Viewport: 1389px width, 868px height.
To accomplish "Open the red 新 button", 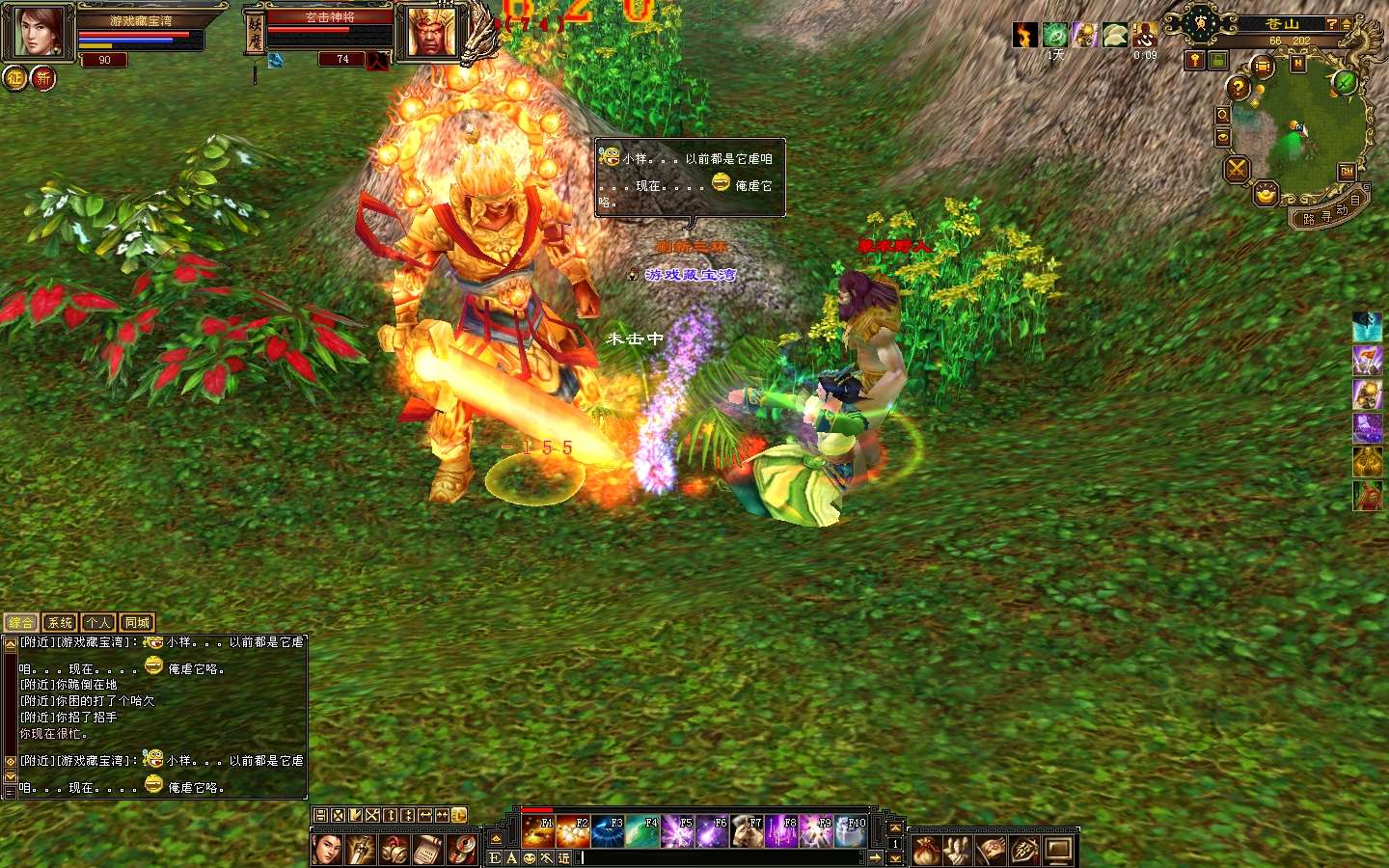I will pyautogui.click(x=43, y=78).
